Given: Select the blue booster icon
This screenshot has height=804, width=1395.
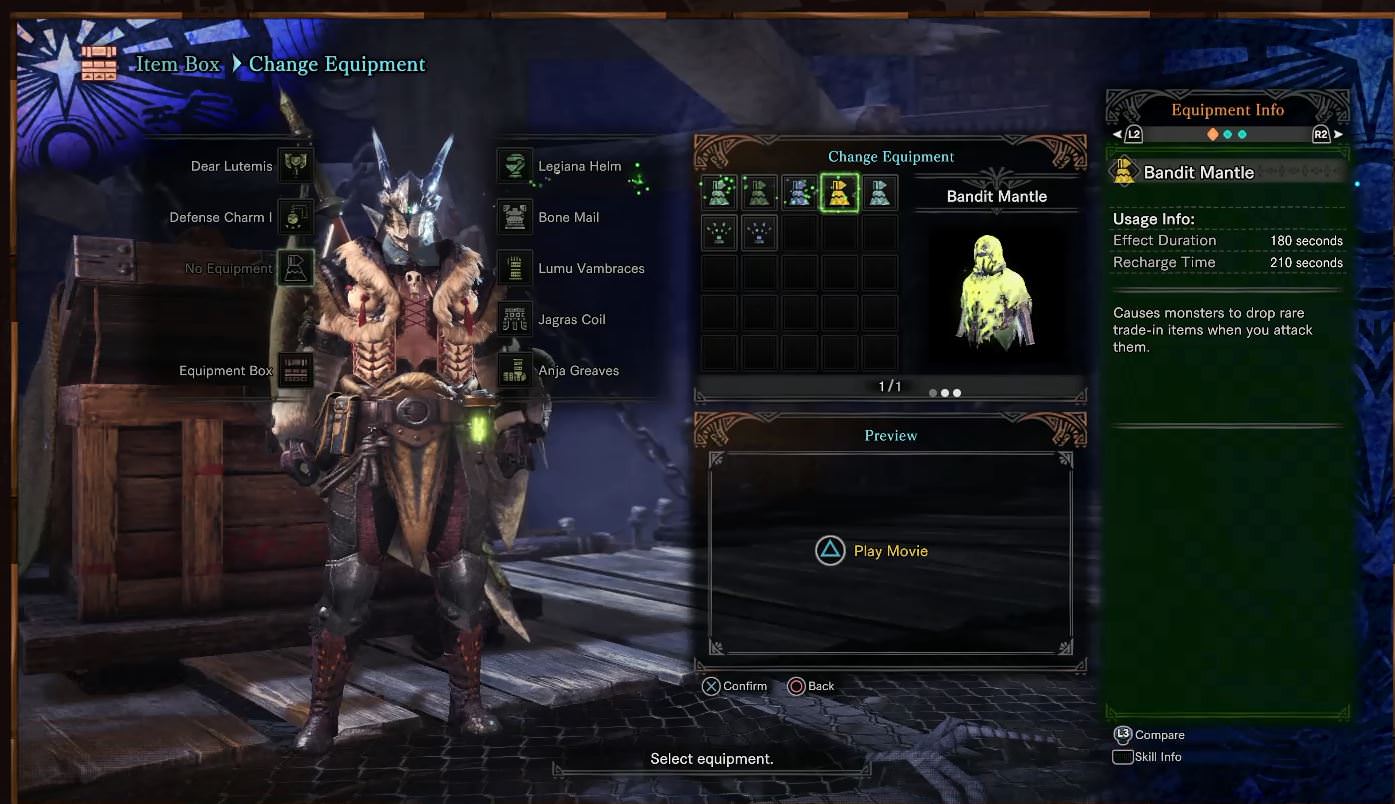Looking at the screenshot, I should [x=759, y=233].
